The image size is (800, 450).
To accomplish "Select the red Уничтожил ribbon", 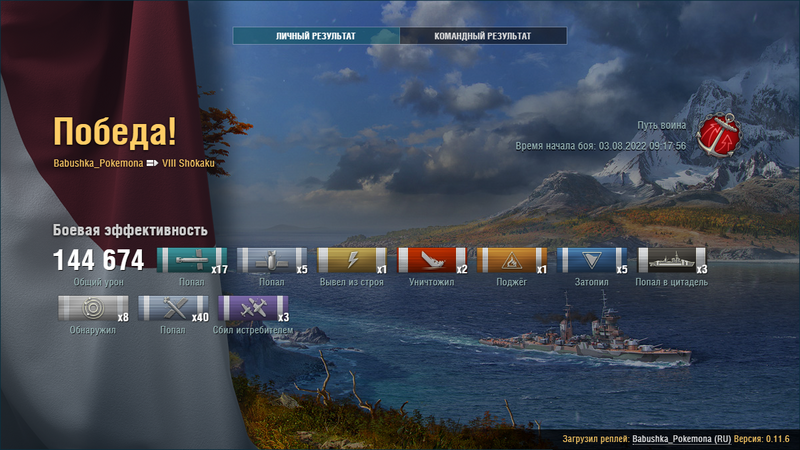I will pos(428,261).
